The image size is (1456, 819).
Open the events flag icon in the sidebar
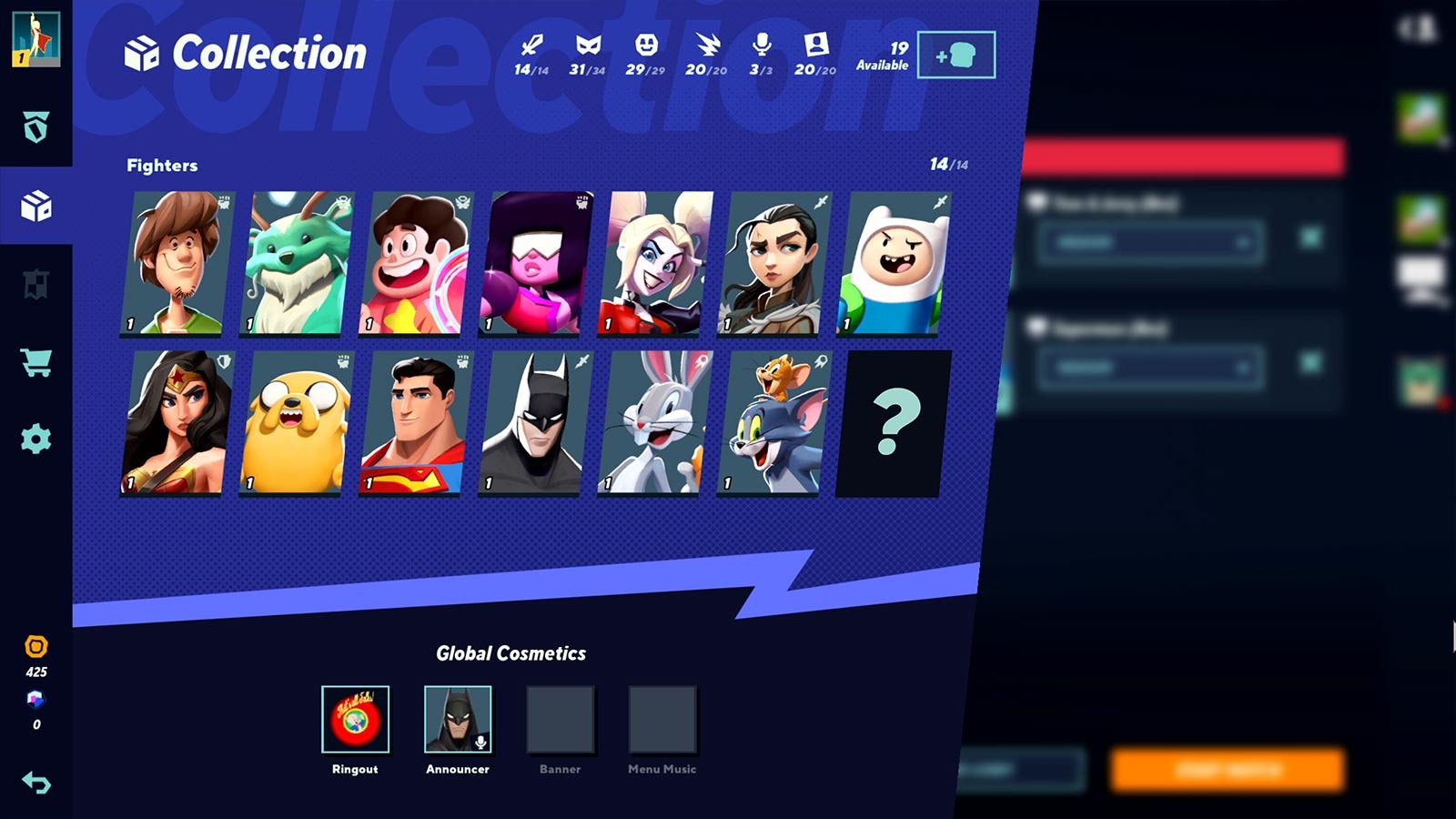click(36, 284)
